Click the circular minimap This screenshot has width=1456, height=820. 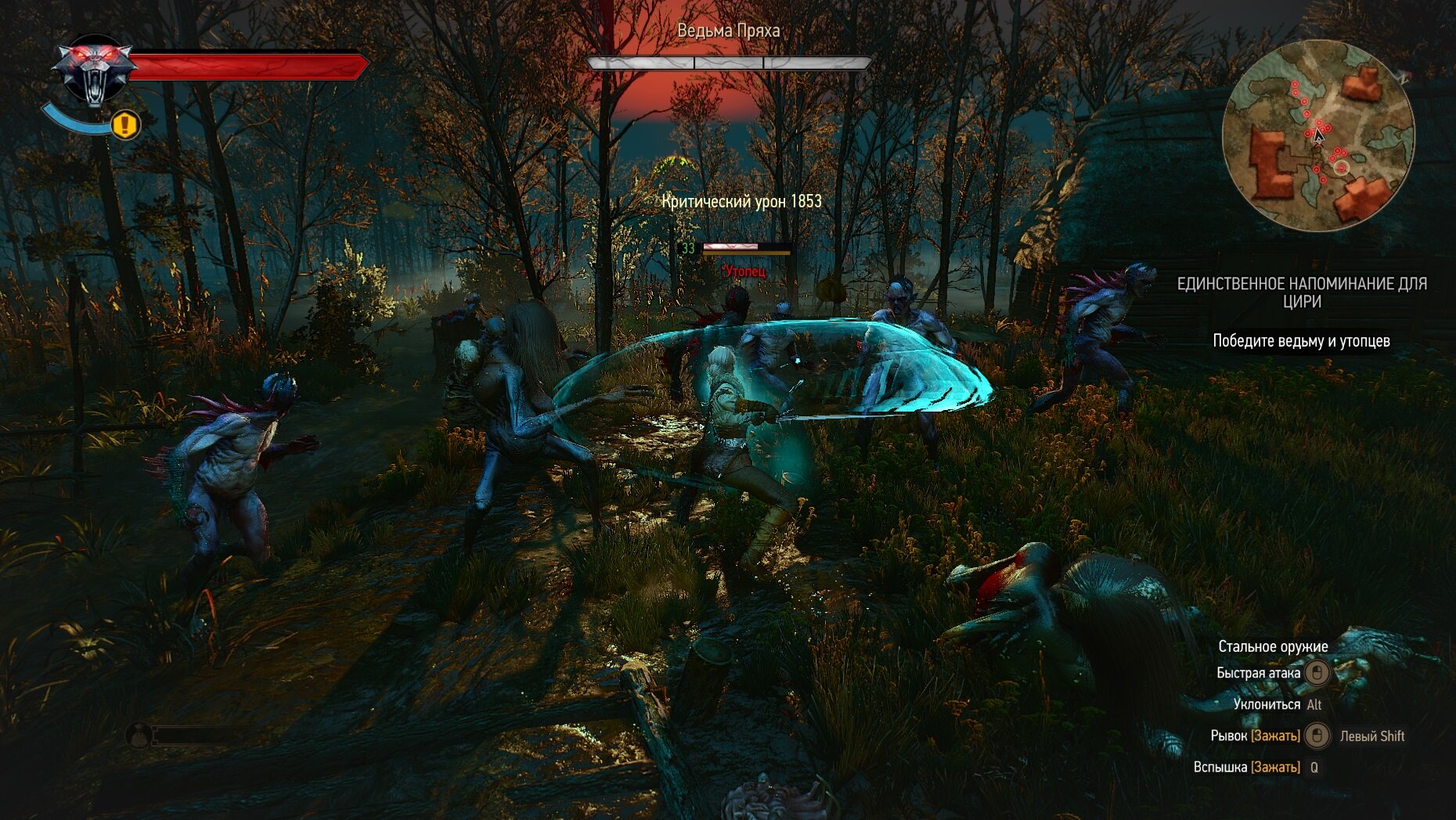click(x=1318, y=136)
